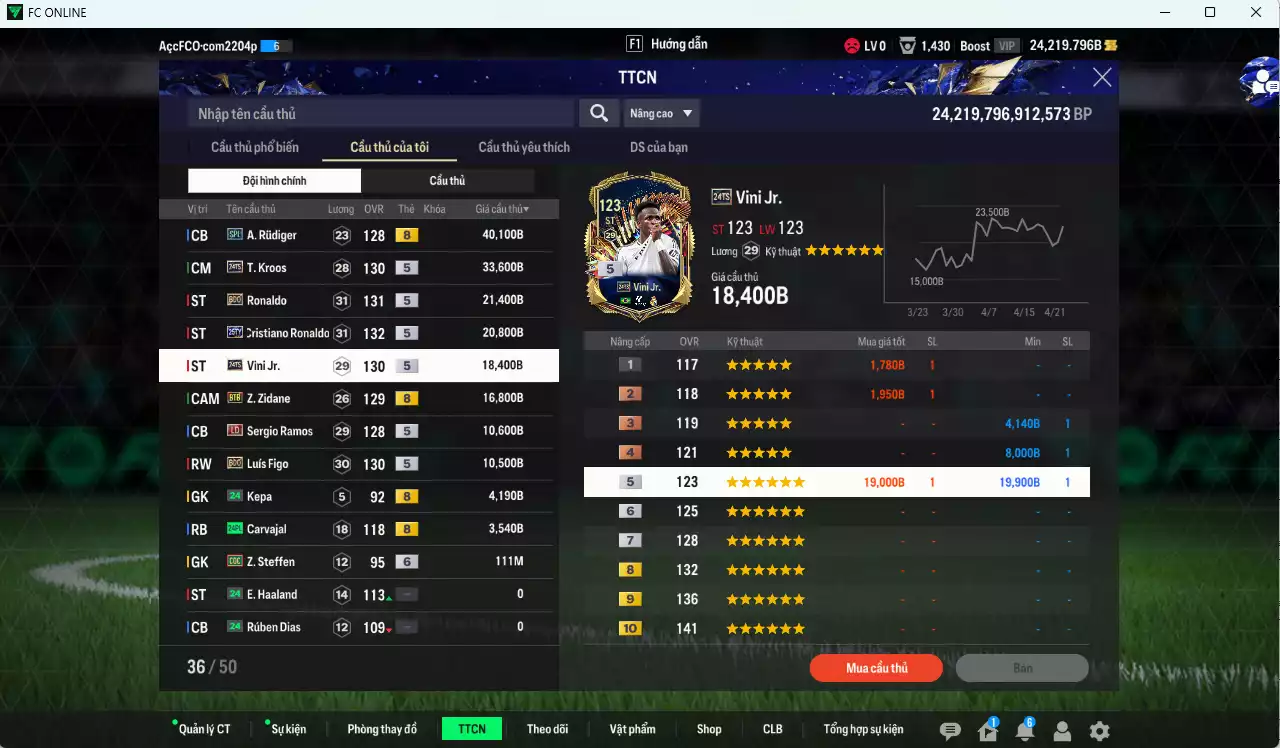Open the notification bell icon
Image resolution: width=1280 pixels, height=748 pixels.
click(1024, 731)
